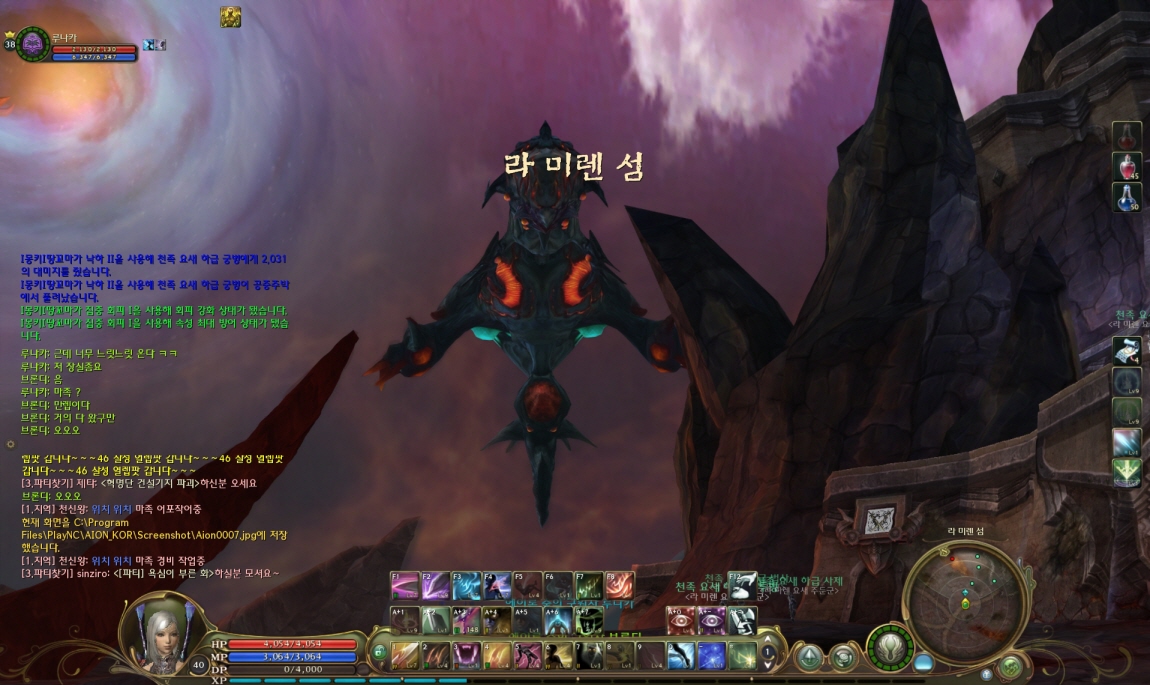1150x685 pixels.
Task: Activate the red eye skill icon
Action: point(680,620)
